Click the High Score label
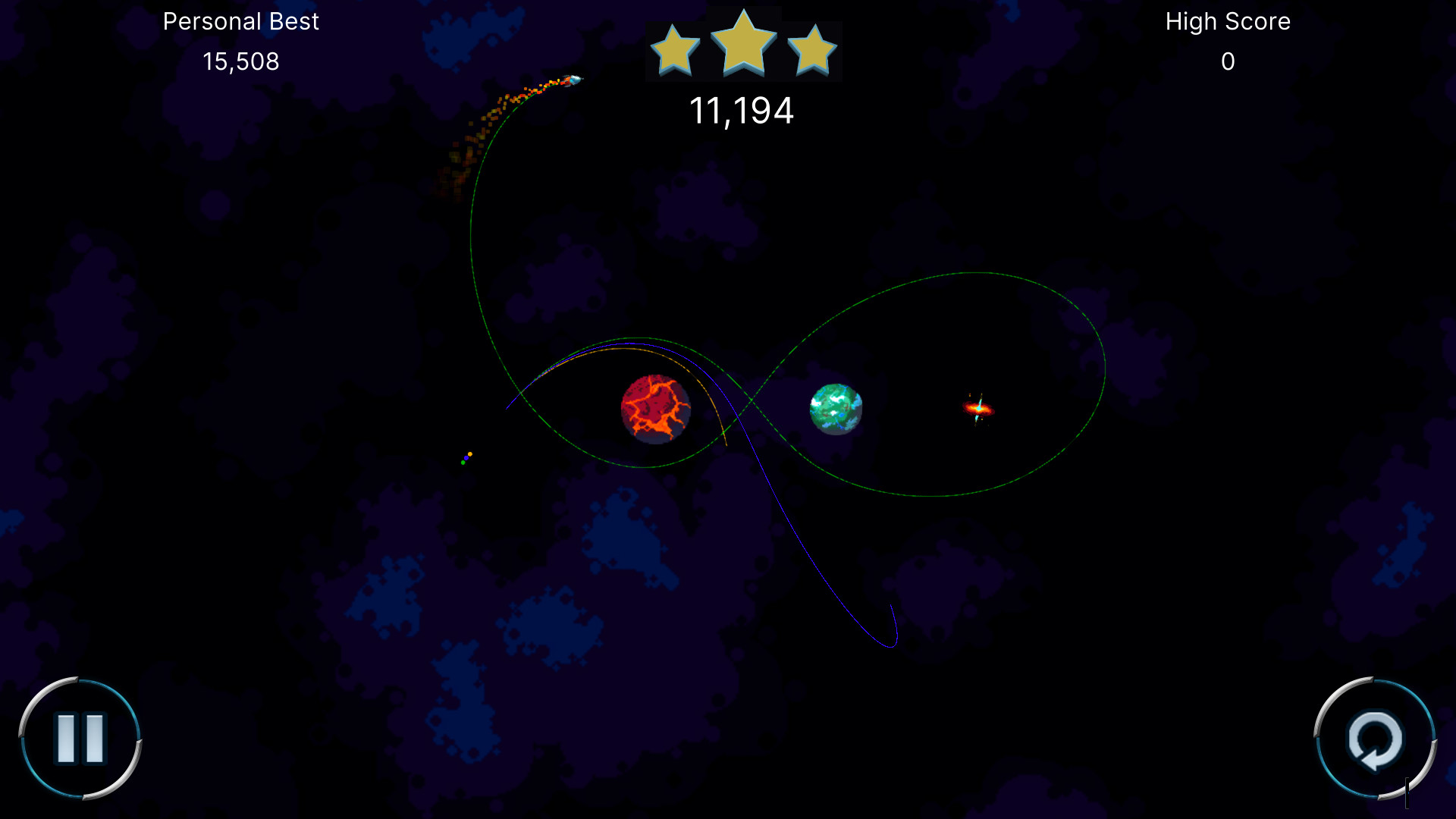1456x819 pixels. click(1227, 21)
